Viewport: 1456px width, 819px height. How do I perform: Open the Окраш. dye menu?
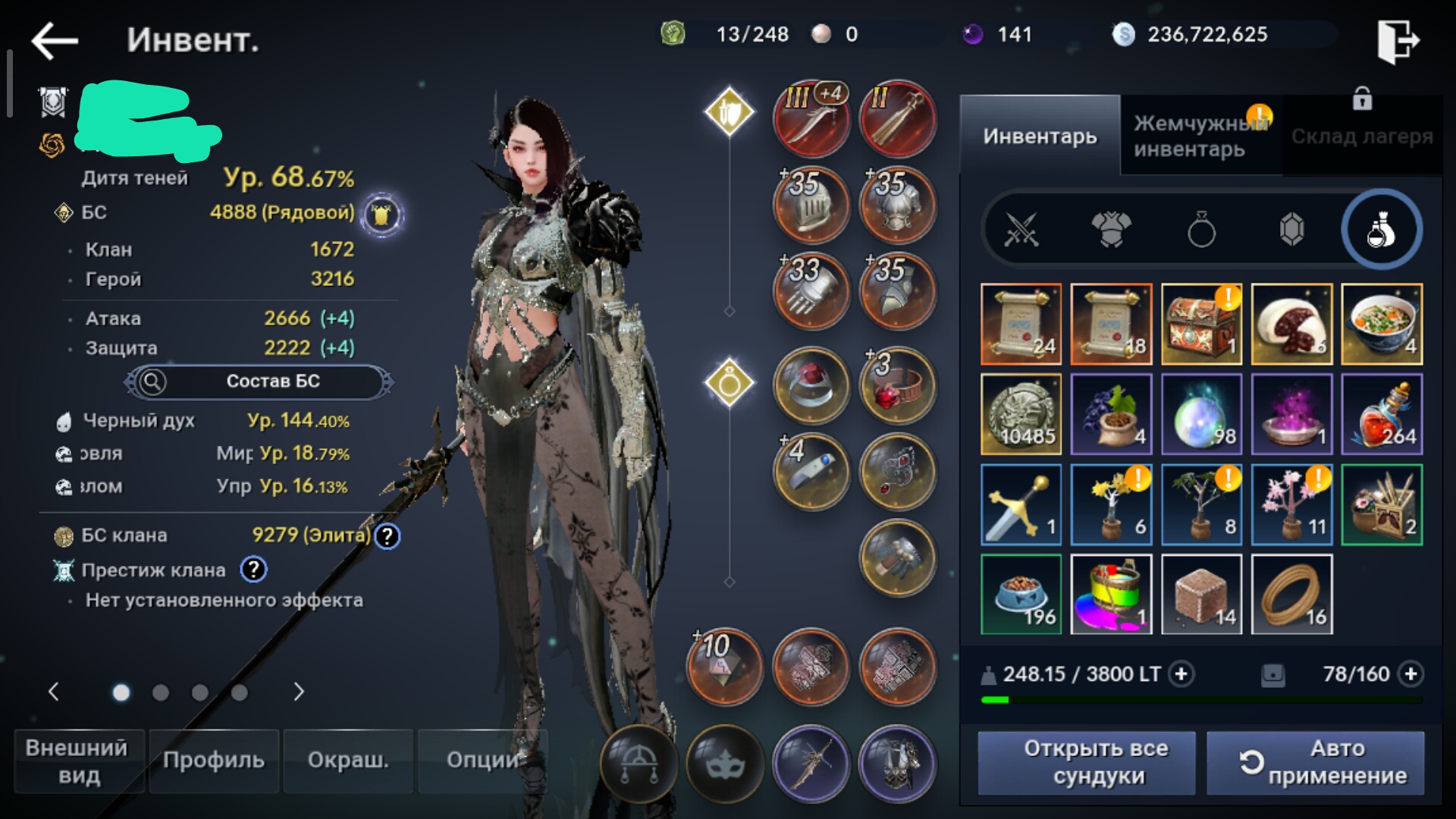(x=348, y=760)
